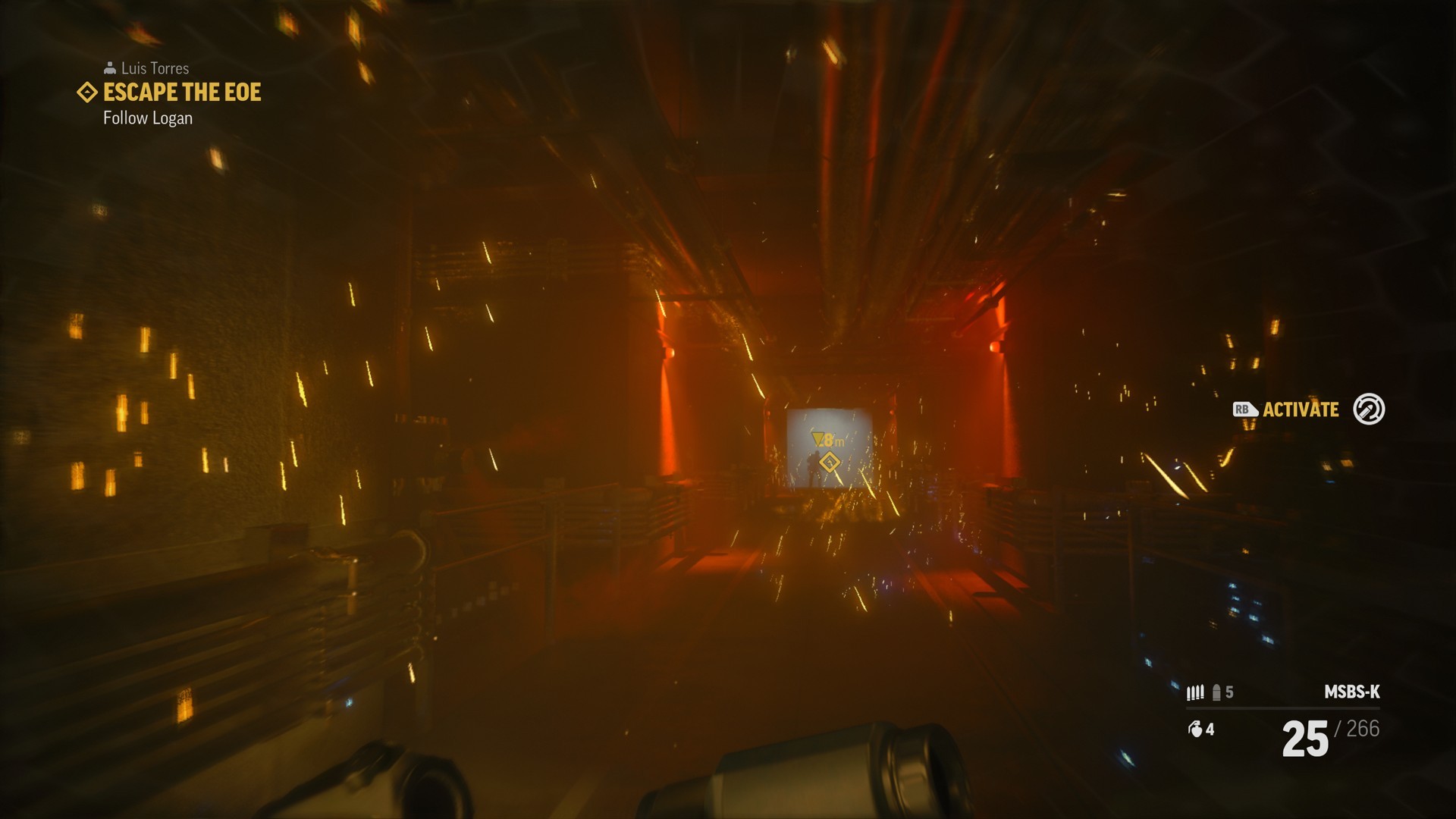Expand the Follow Logan sub-objective

(148, 118)
